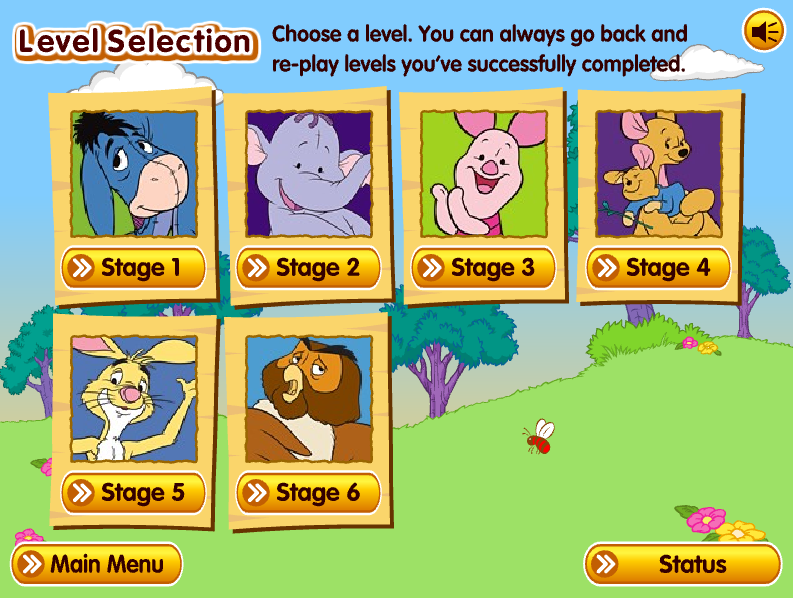Pick the Kanga and Roo portrait
Screen dimensions: 793x598
pos(658,172)
